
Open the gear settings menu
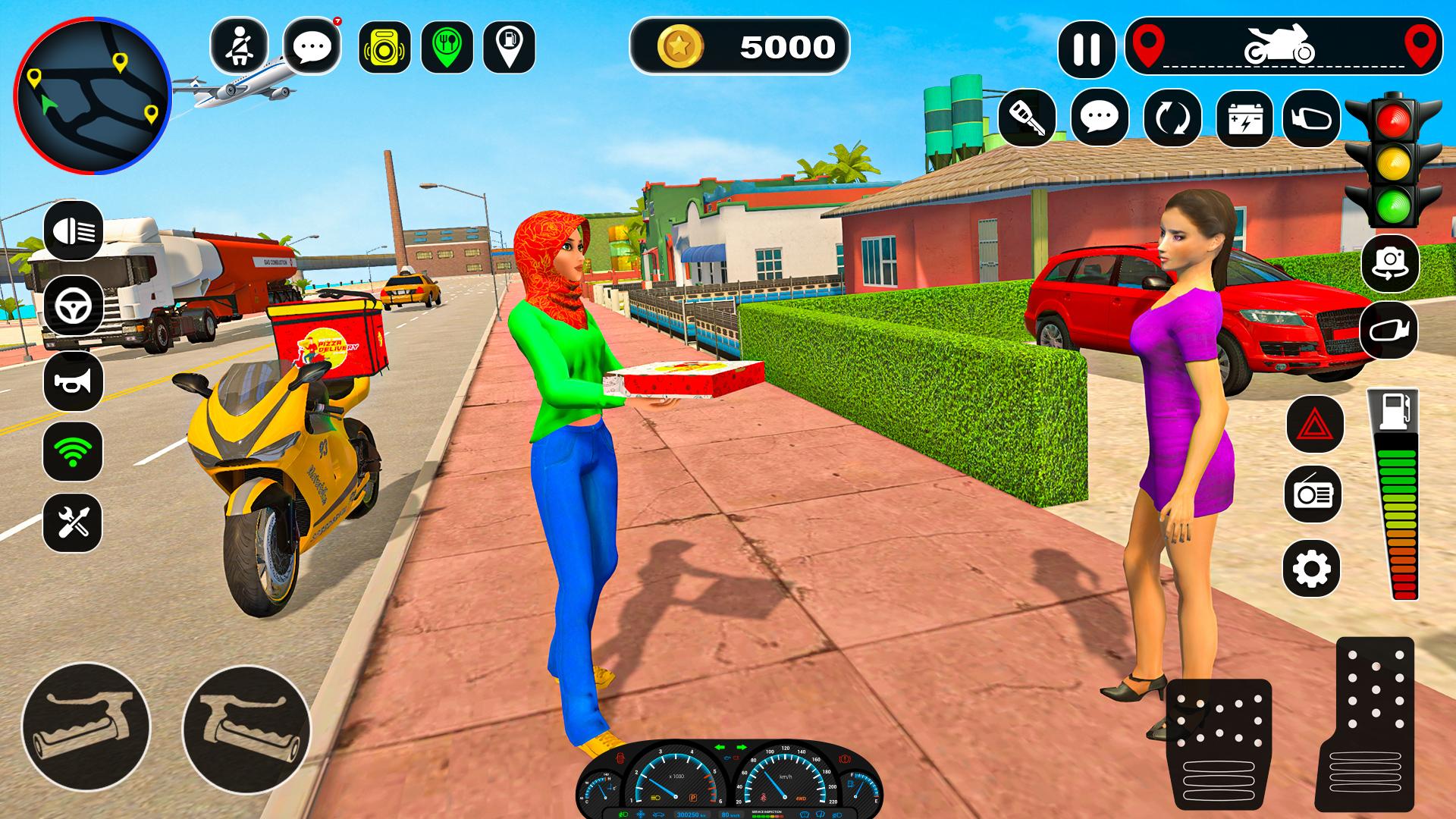1312,569
